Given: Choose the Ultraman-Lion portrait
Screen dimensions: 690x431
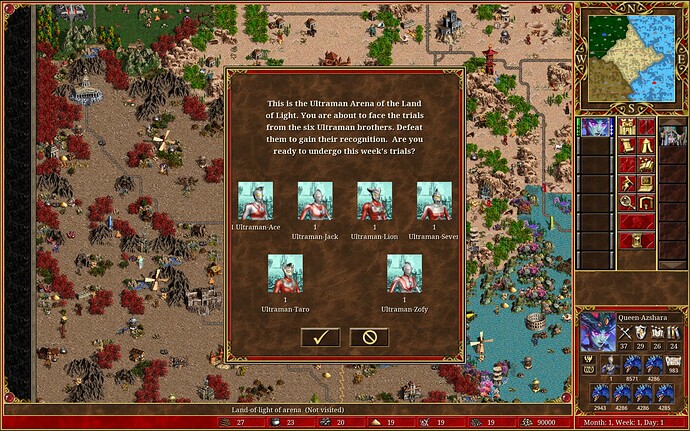Looking at the screenshot, I should 375,200.
